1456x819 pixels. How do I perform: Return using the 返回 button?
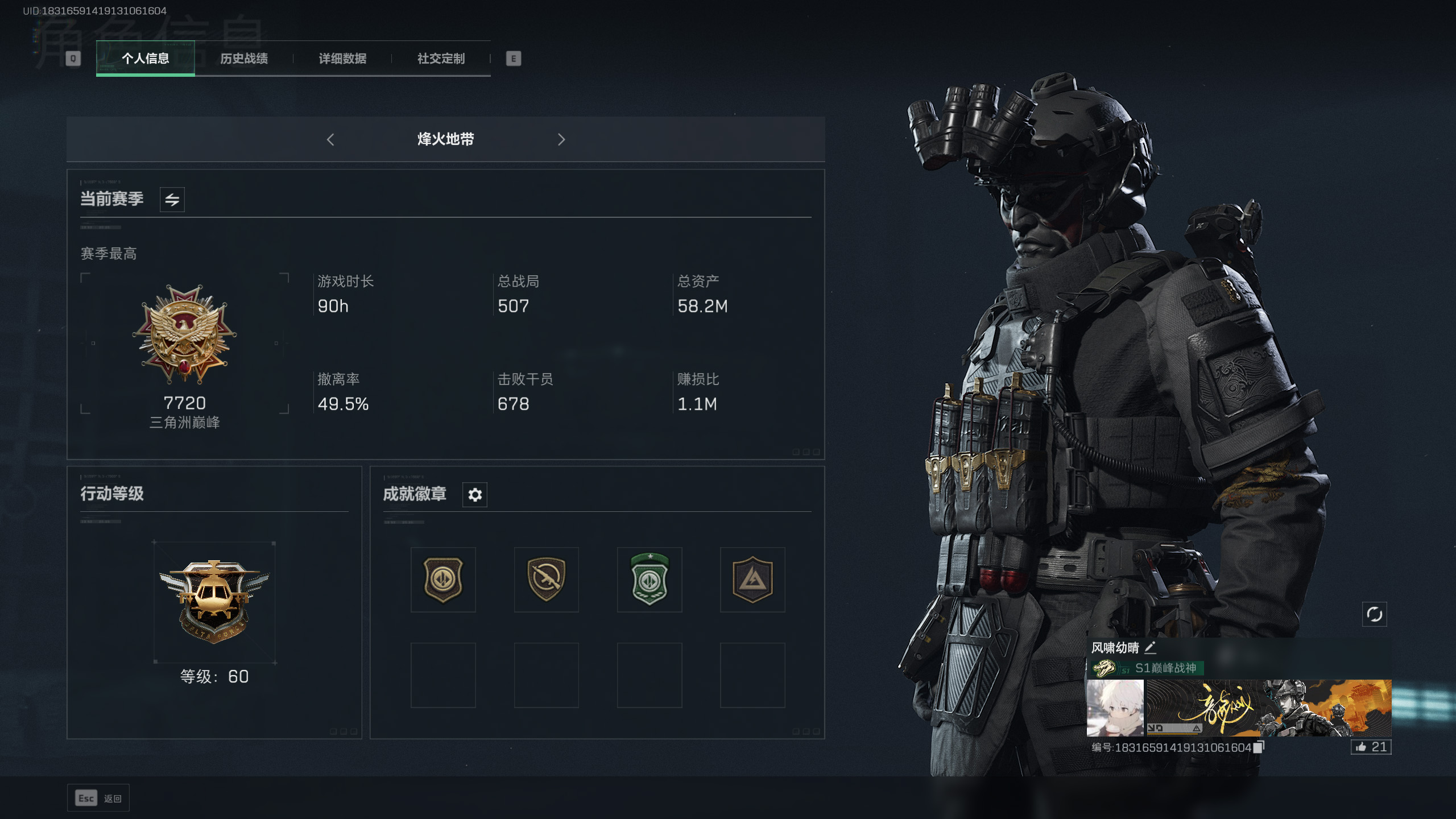click(98, 799)
